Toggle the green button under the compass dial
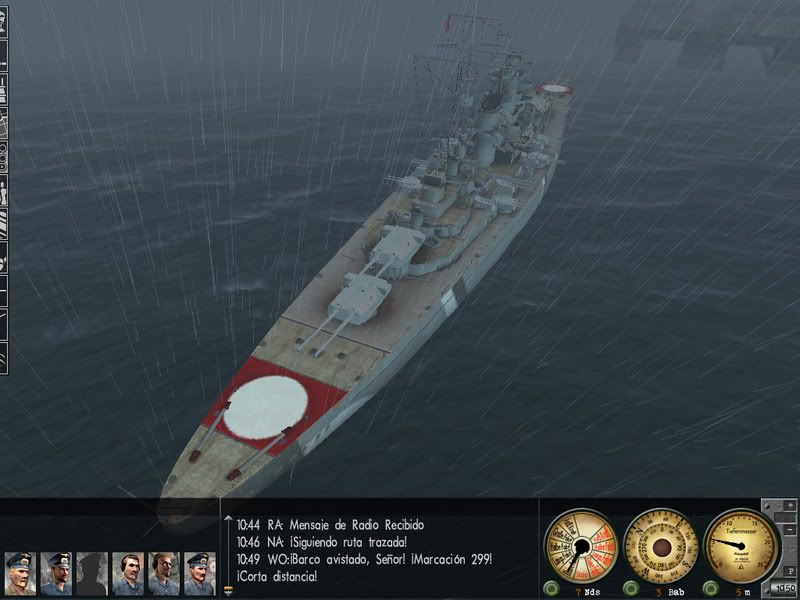The width and height of the screenshot is (800, 600). [x=629, y=587]
